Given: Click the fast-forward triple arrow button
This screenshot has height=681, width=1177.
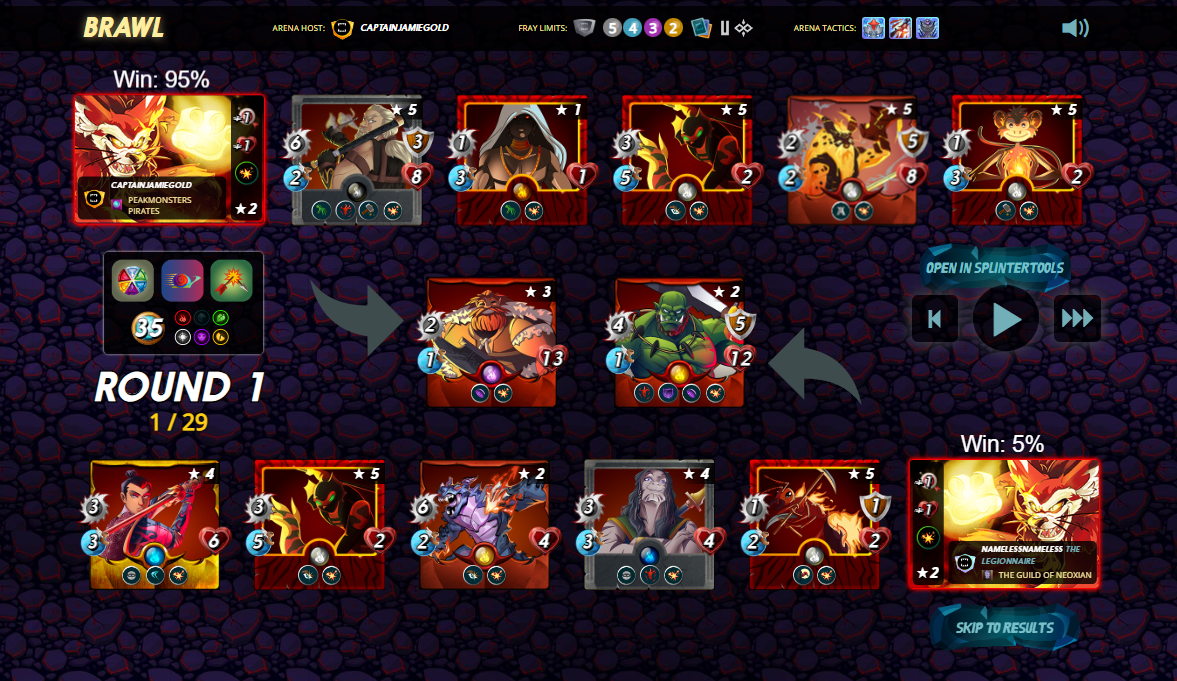Looking at the screenshot, I should click(1077, 319).
